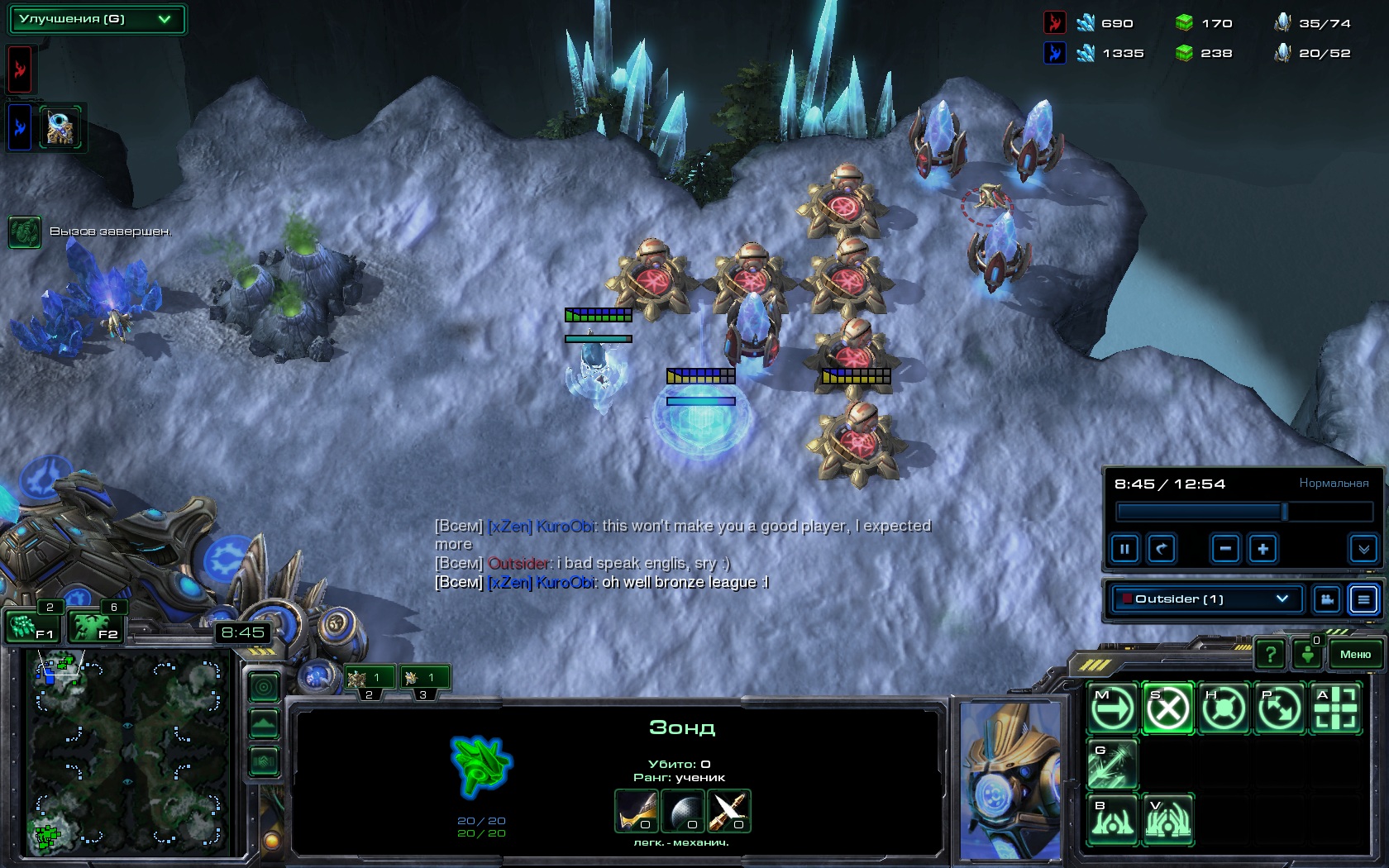The width and height of the screenshot is (1389, 868).
Task: Click on the minimap
Action: pos(128,752)
